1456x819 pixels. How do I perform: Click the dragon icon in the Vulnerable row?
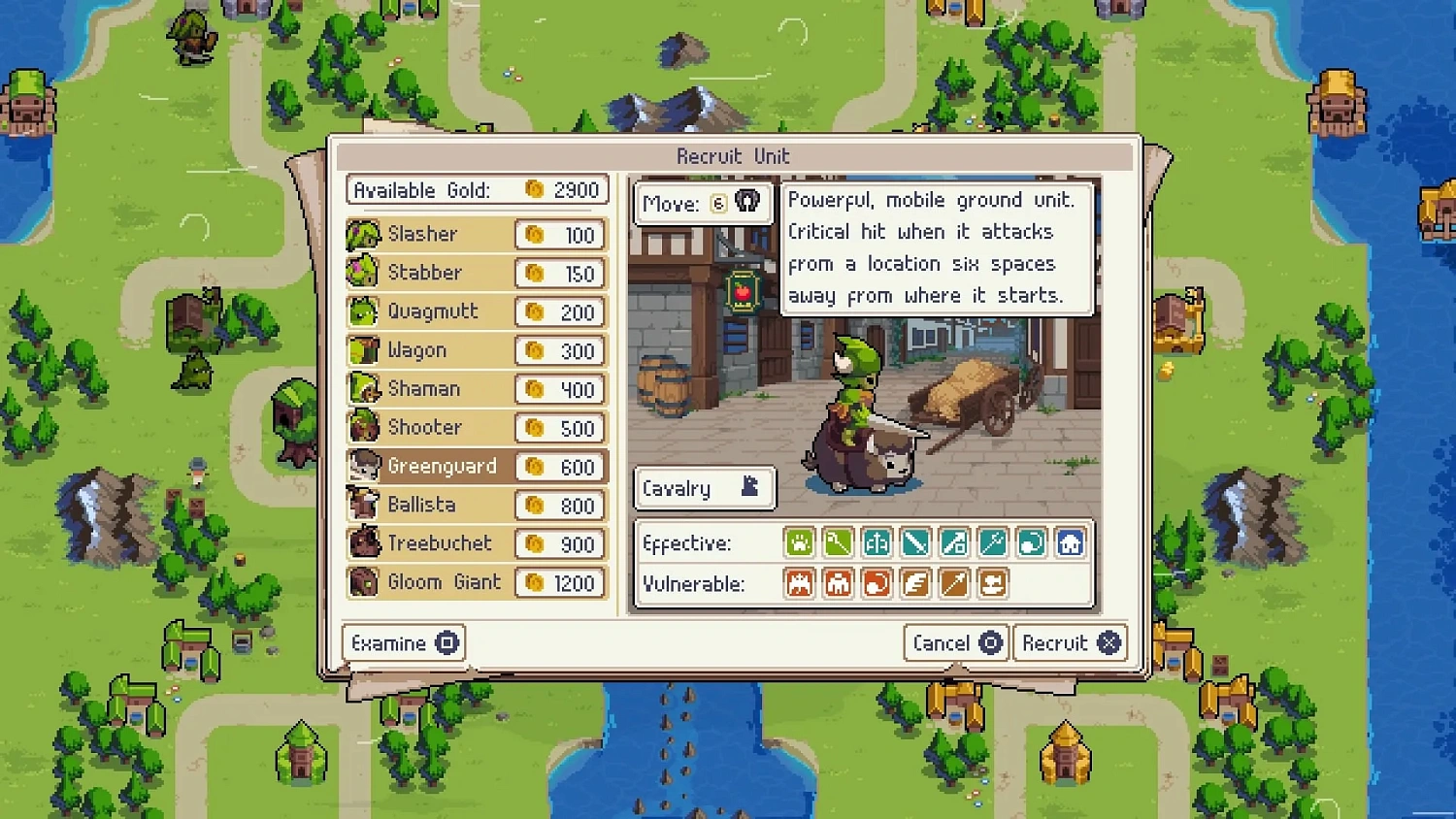tap(799, 583)
